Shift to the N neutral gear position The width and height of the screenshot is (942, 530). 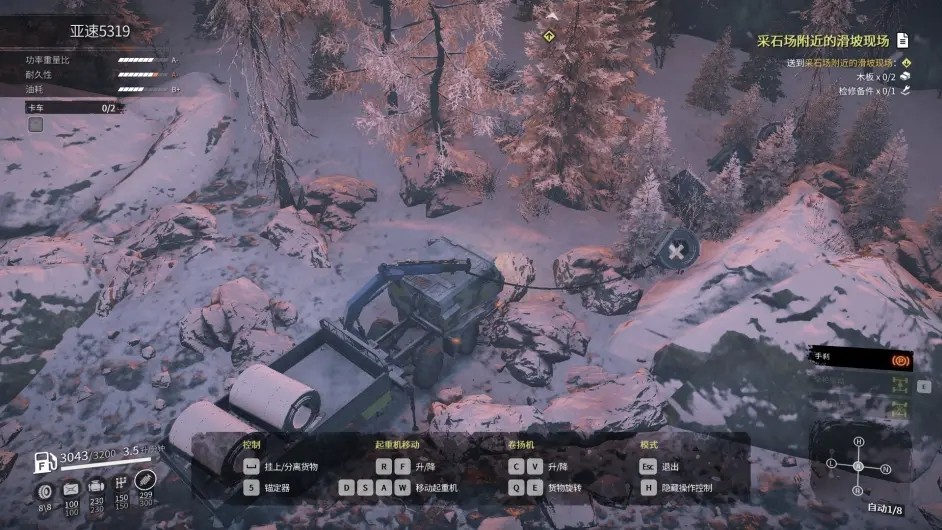click(x=885, y=468)
